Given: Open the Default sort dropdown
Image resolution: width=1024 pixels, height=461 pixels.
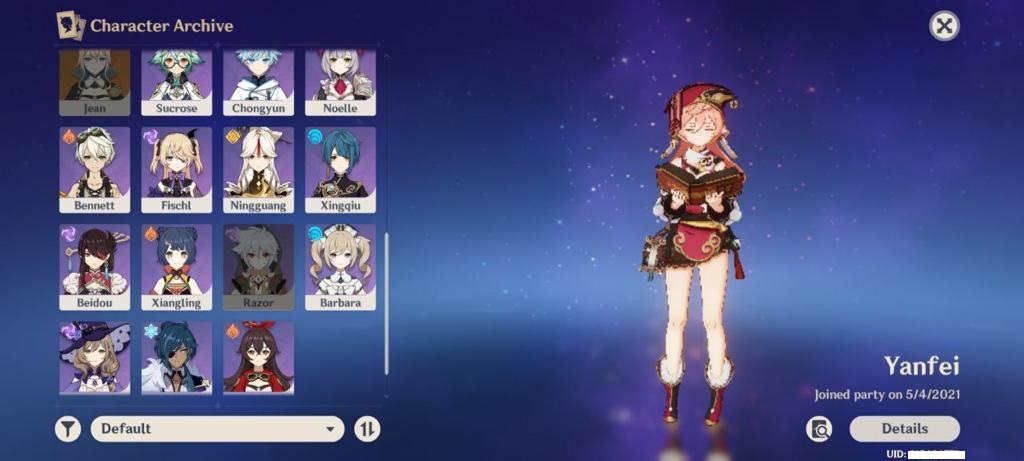Looking at the screenshot, I should point(217,429).
